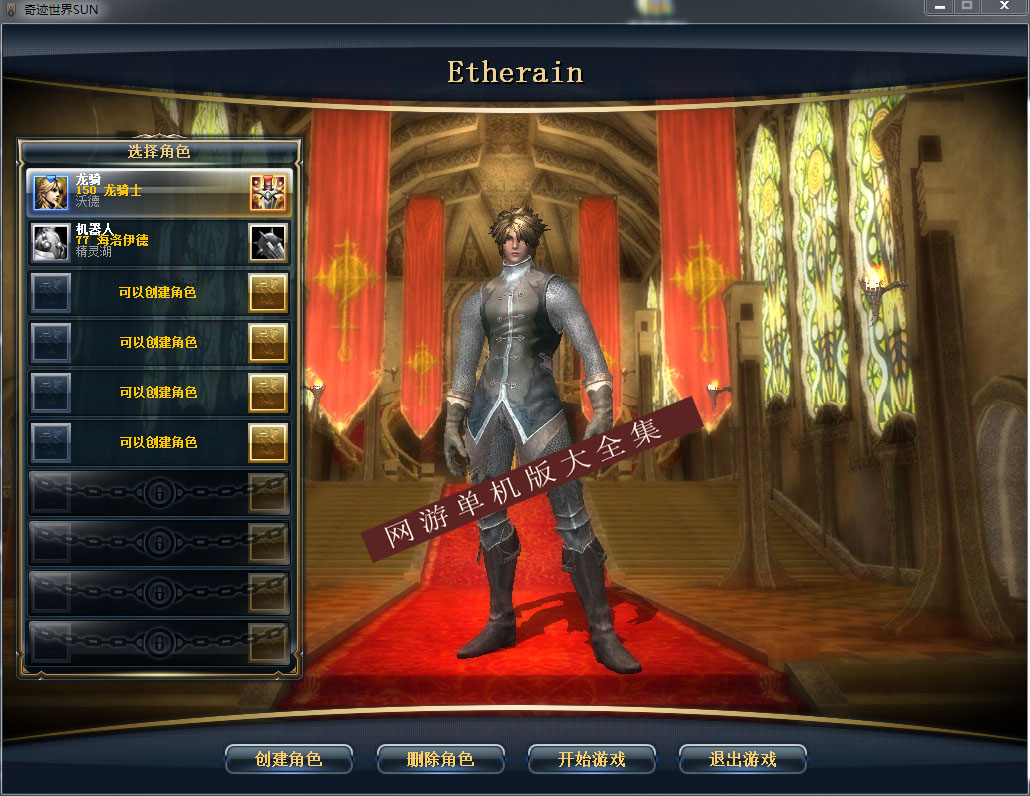This screenshot has height=796, width=1030.
Task: Click the 删除角色 button
Action: click(x=440, y=759)
